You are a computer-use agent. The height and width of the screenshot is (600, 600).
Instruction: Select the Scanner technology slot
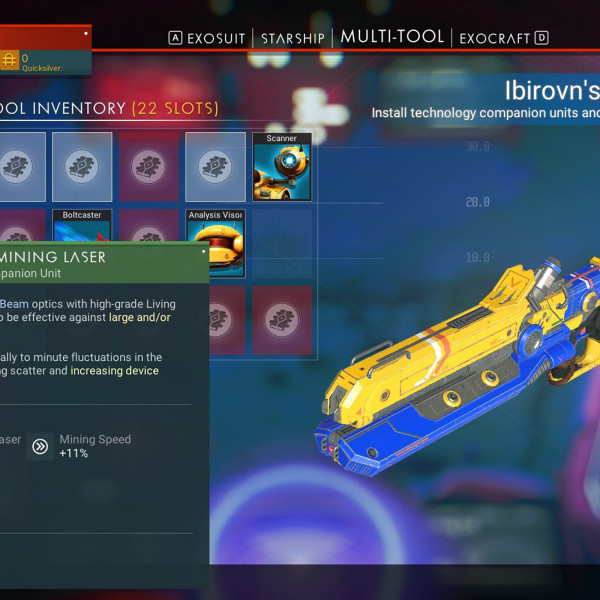click(282, 167)
